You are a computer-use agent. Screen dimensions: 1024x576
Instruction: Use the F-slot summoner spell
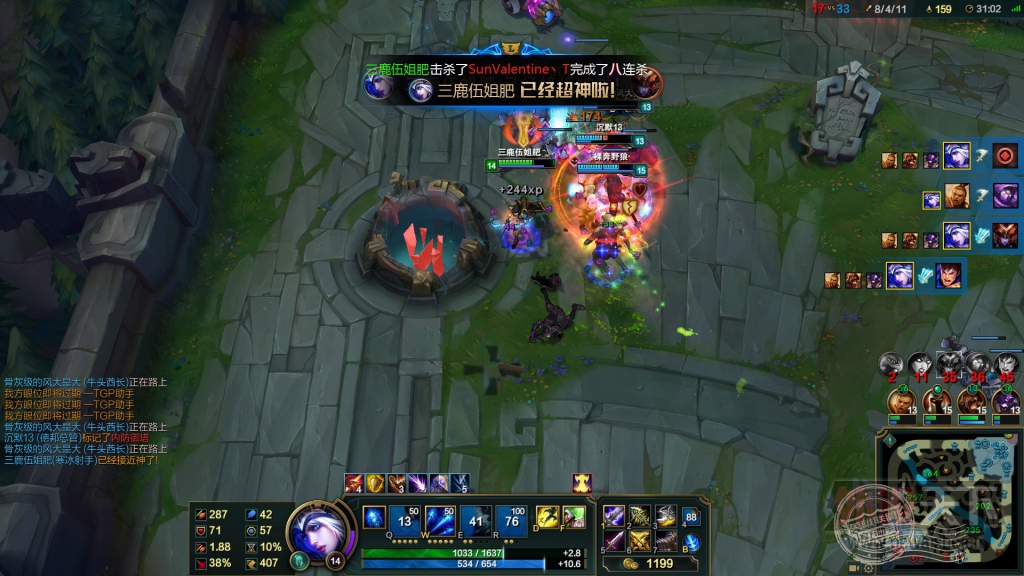coord(573,517)
